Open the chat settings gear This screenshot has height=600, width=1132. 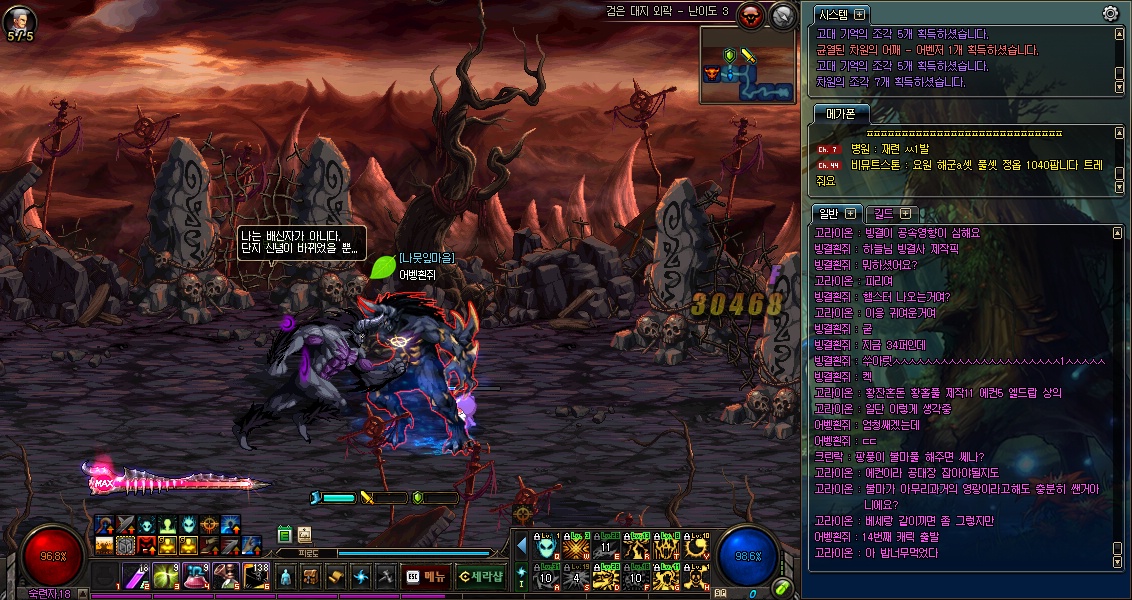click(x=1110, y=14)
